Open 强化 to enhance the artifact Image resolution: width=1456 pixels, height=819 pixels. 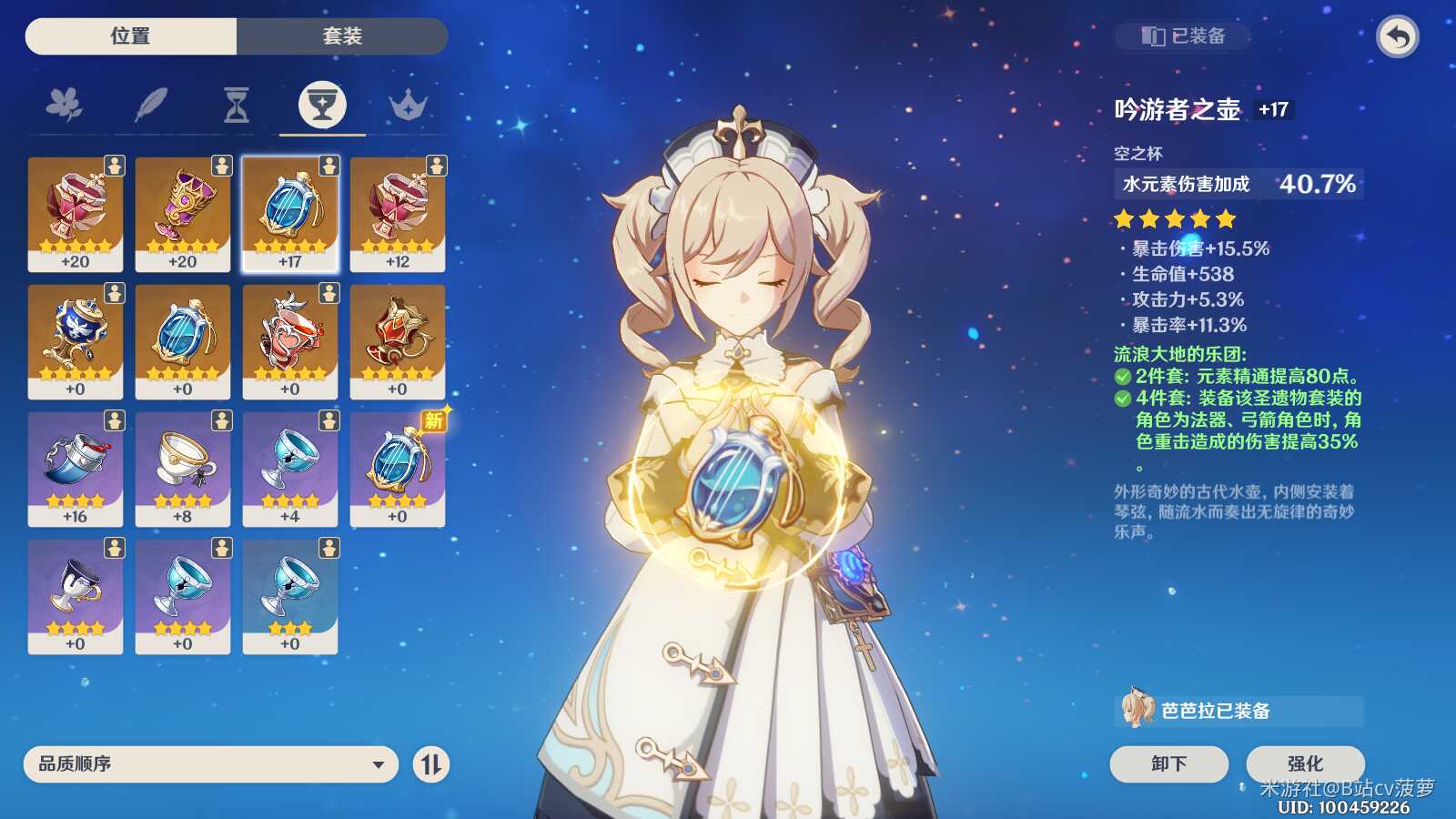tap(1305, 763)
